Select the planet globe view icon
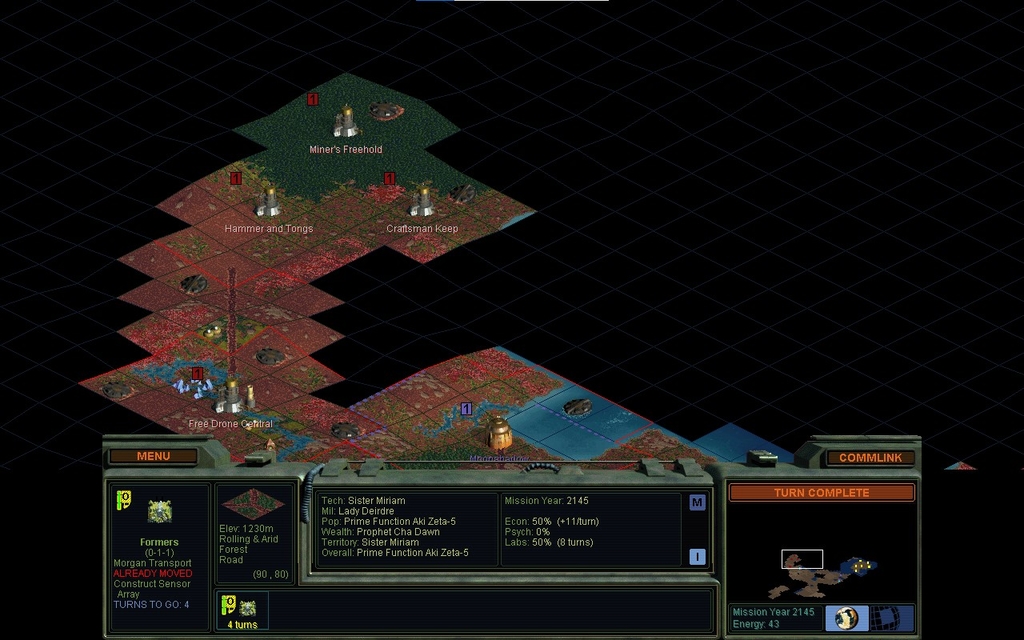The width and height of the screenshot is (1024, 640). 847,617
